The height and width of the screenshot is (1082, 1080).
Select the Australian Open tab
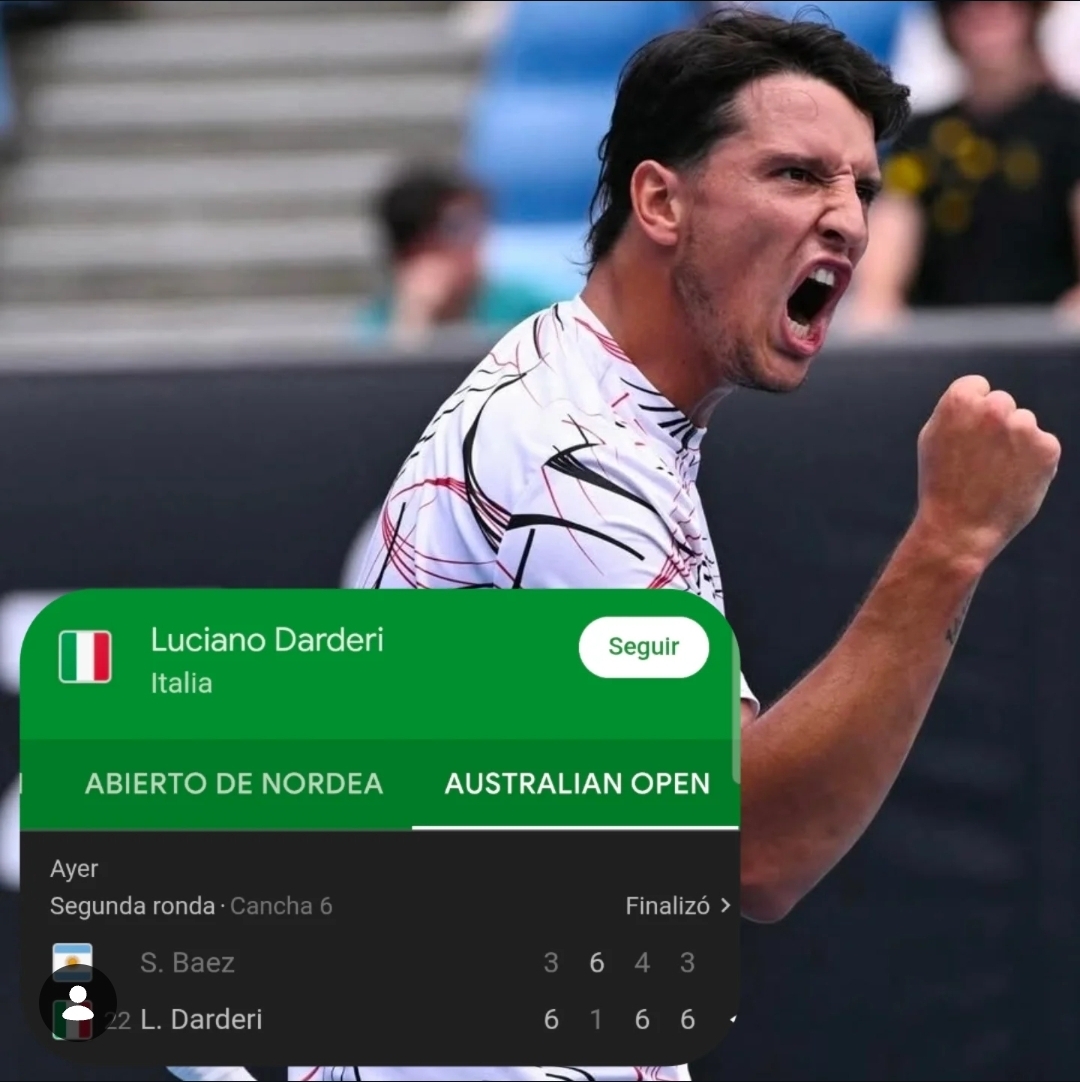pos(577,783)
